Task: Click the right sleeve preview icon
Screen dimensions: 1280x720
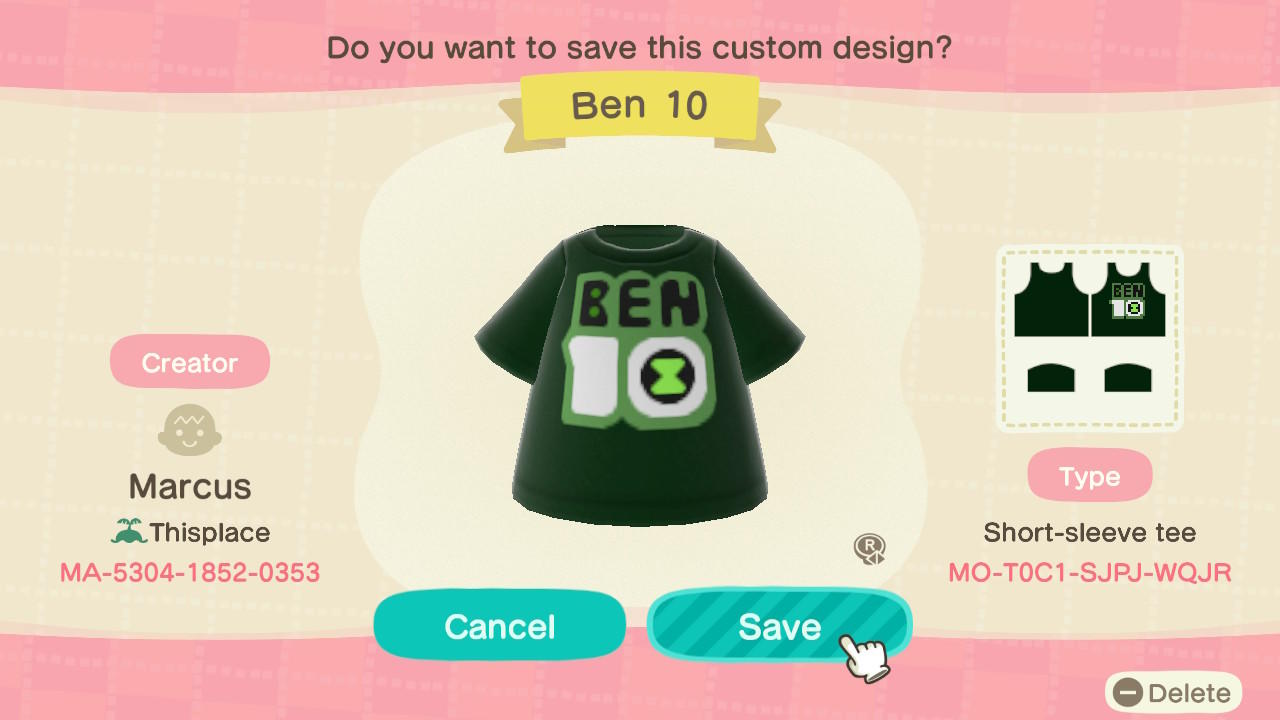Action: 1130,377
